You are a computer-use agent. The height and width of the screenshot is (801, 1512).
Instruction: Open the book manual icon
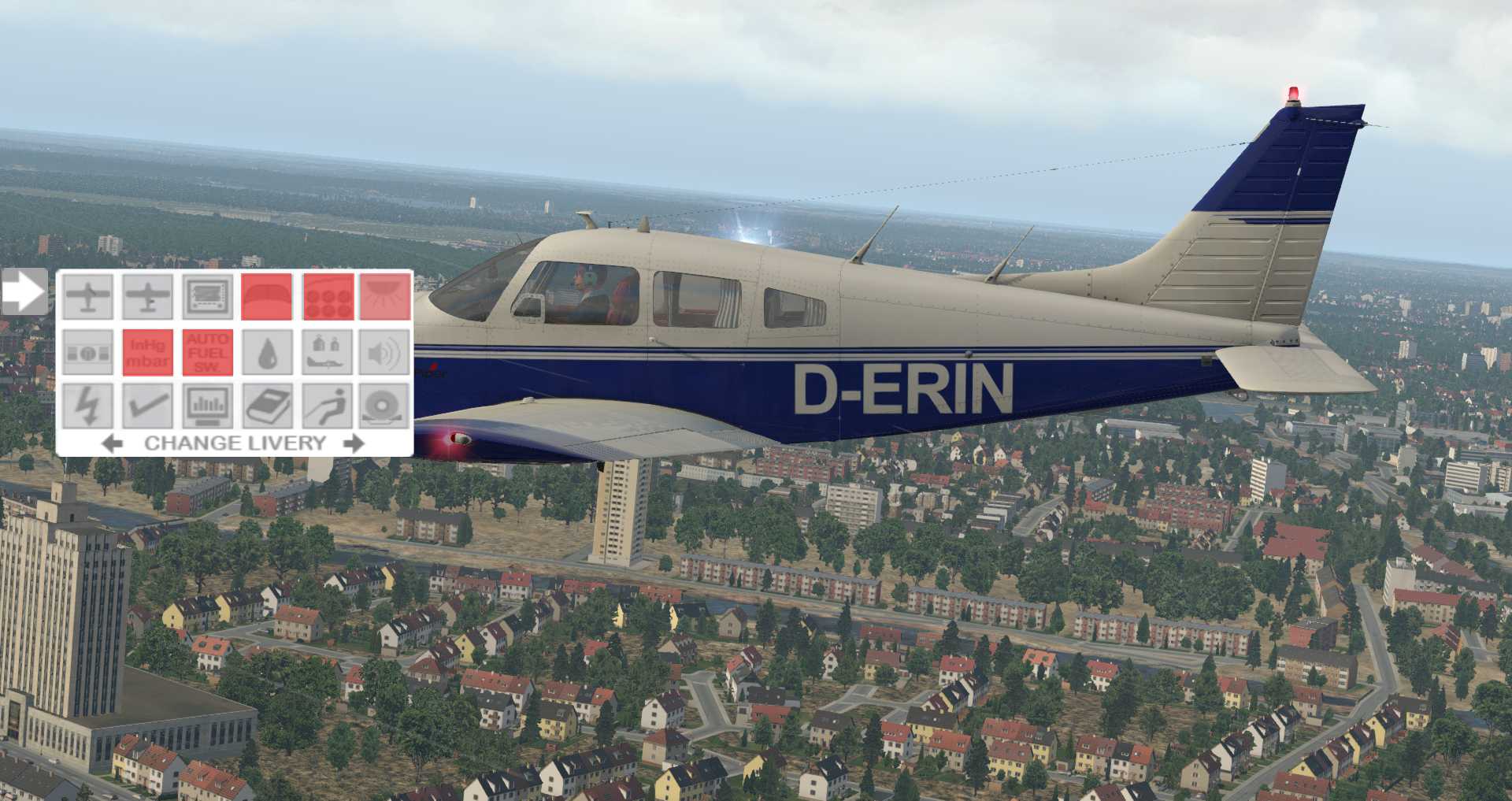266,406
